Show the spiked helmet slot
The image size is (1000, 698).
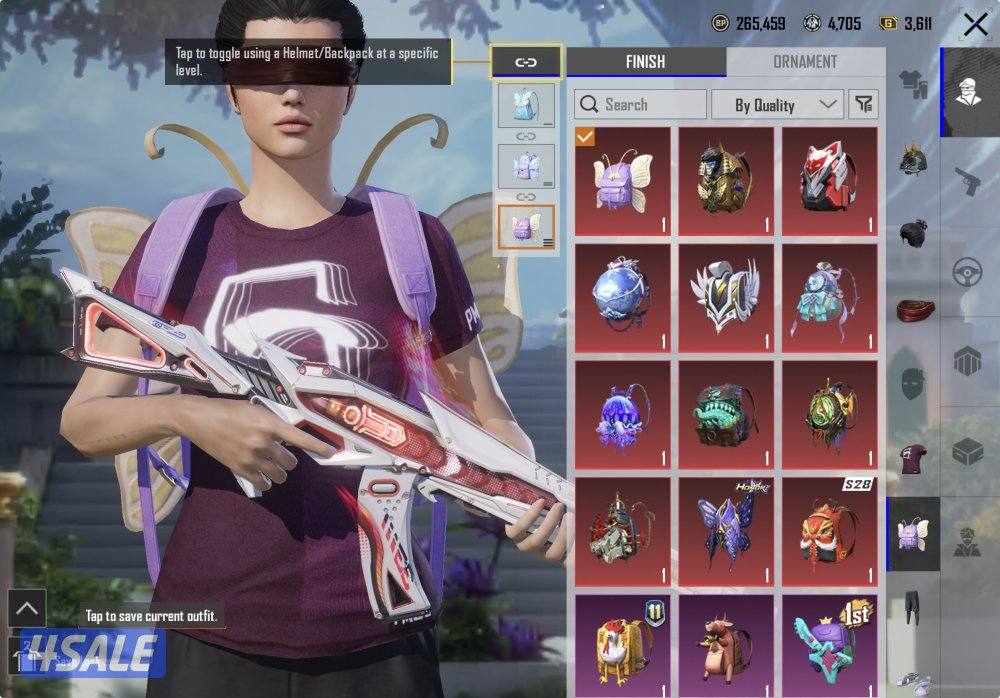click(x=912, y=157)
